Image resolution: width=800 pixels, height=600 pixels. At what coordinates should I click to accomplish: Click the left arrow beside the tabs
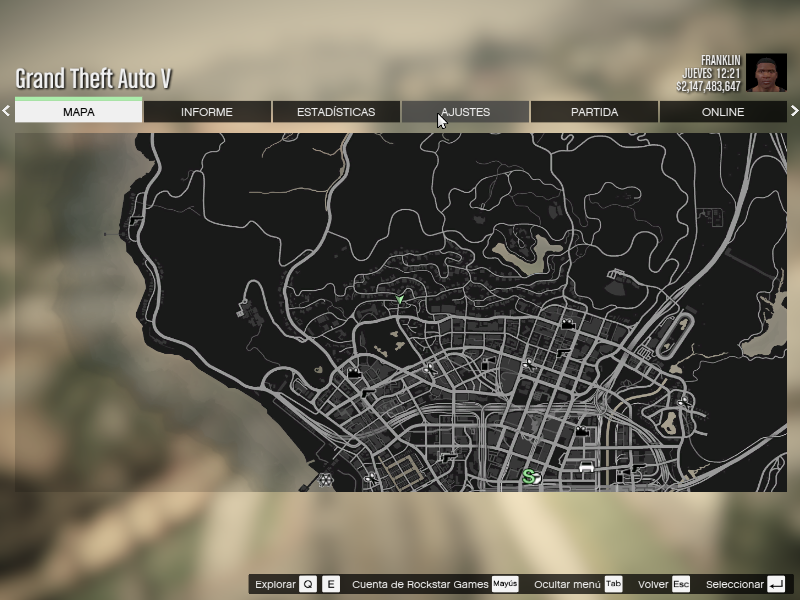click(6, 111)
